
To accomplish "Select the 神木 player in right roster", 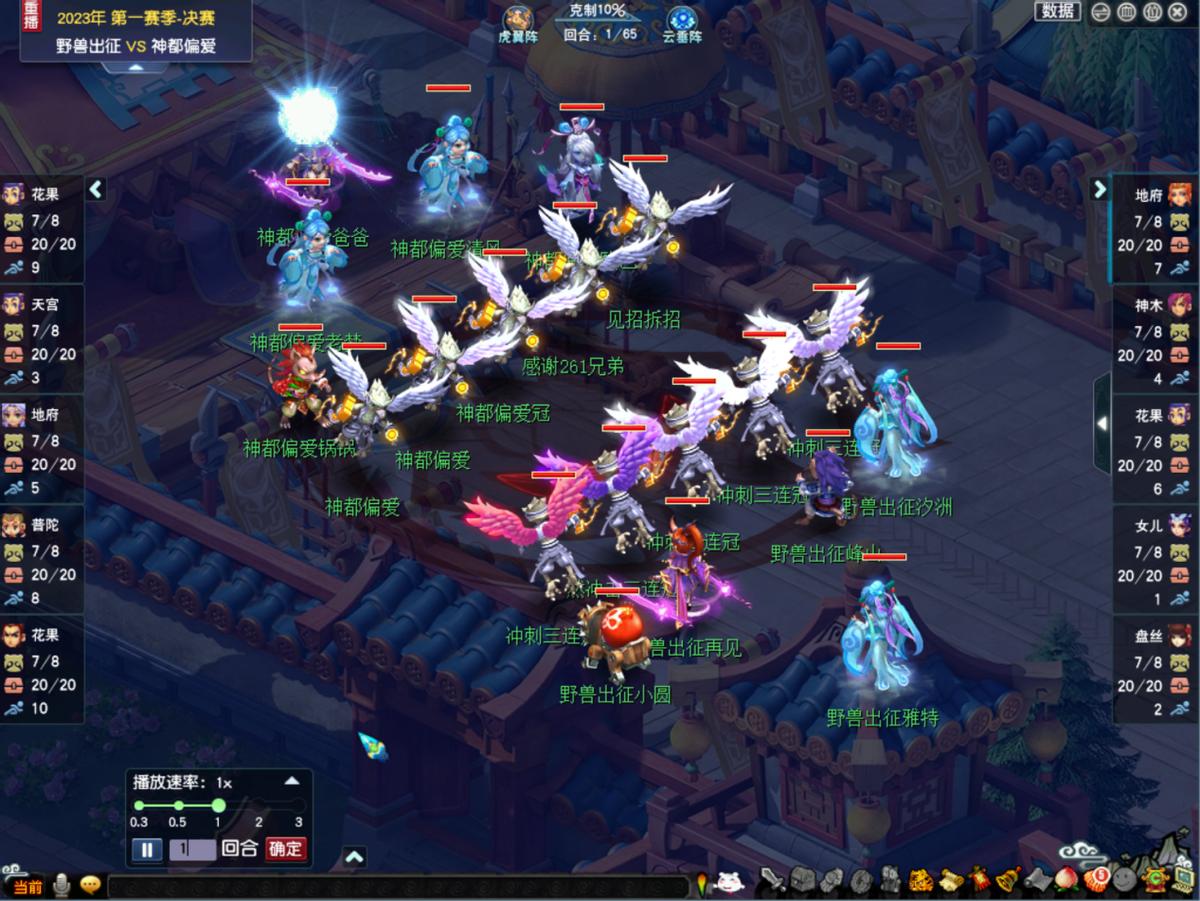I will 1155,329.
